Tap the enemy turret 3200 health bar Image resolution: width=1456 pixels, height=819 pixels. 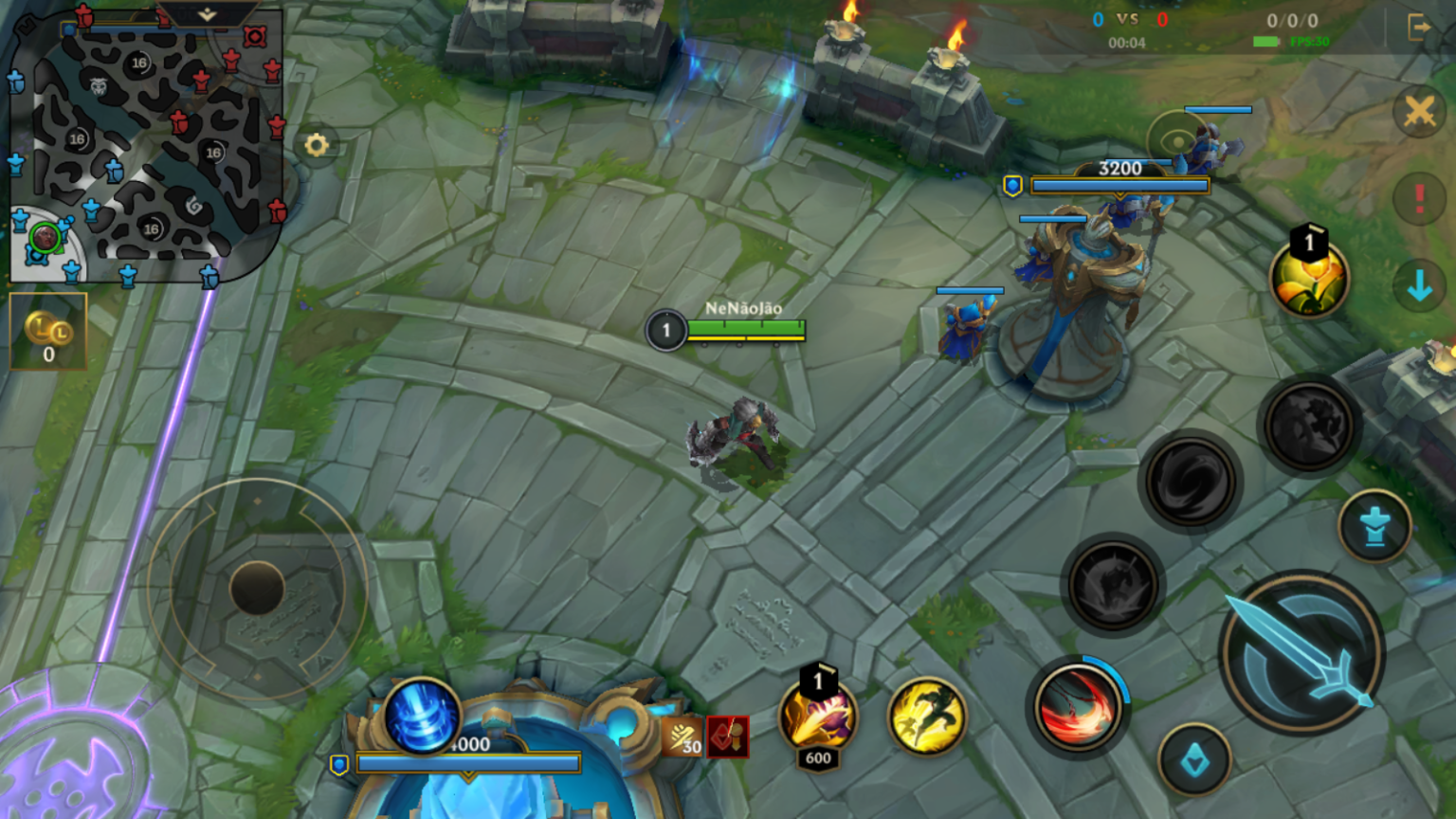tap(1123, 185)
